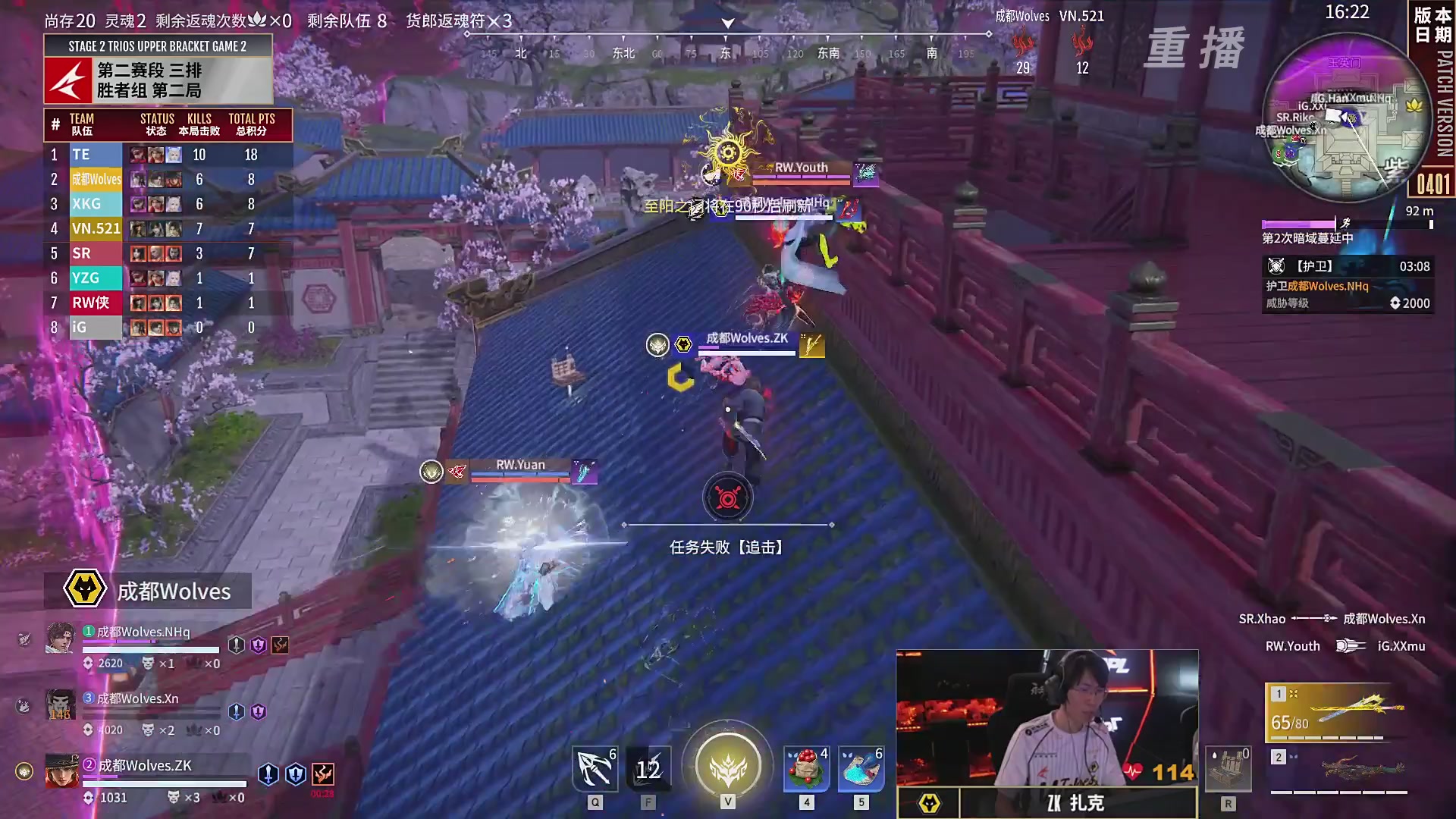The width and height of the screenshot is (1456, 819).
Task: Click the Wolves team crest beside 成都Wolves
Action: (x=86, y=590)
